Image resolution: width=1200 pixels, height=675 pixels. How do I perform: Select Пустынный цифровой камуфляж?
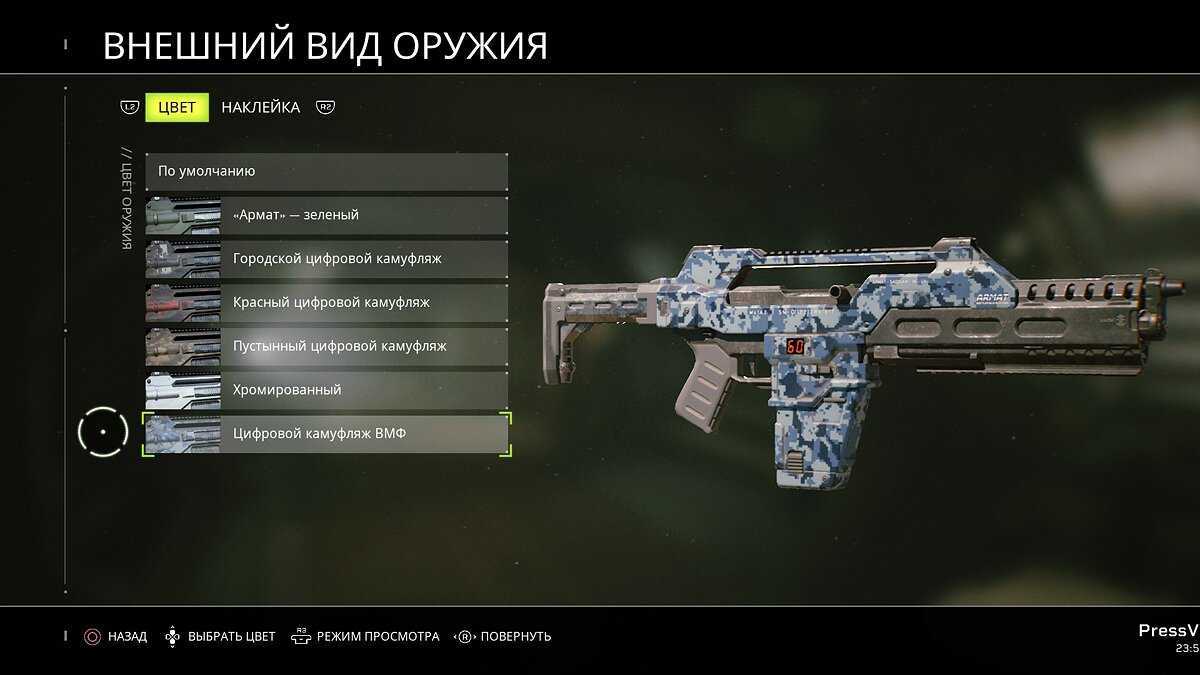pyautogui.click(x=326, y=346)
